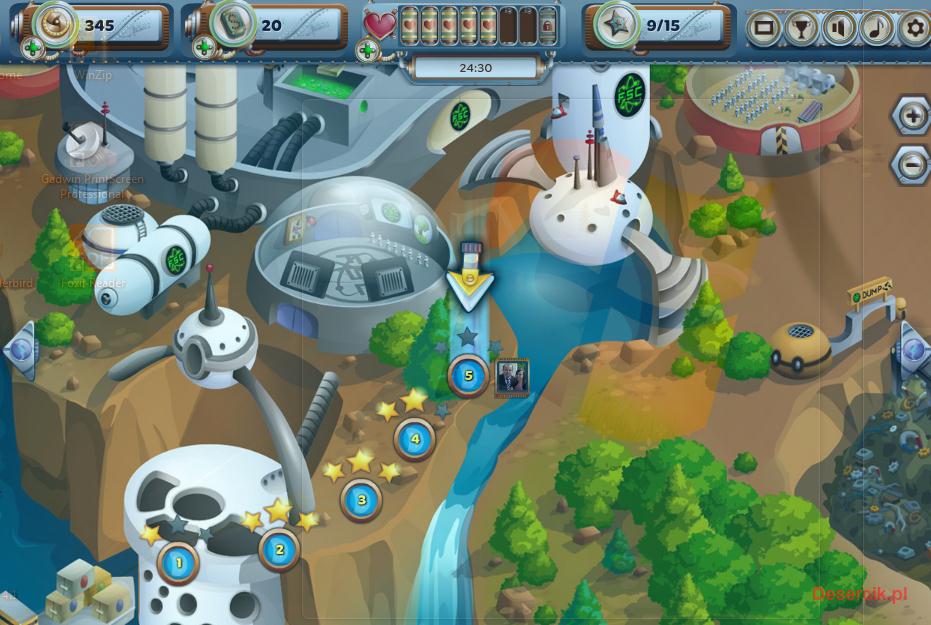Select level 2 node
The height and width of the screenshot is (625, 931).
[280, 548]
